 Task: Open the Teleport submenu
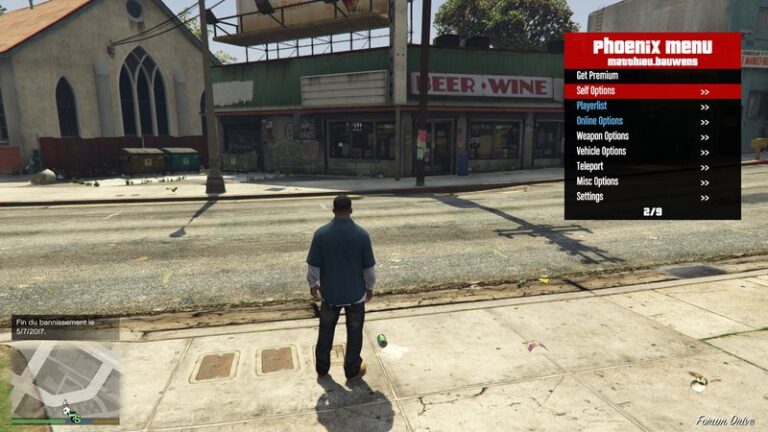tap(652, 166)
